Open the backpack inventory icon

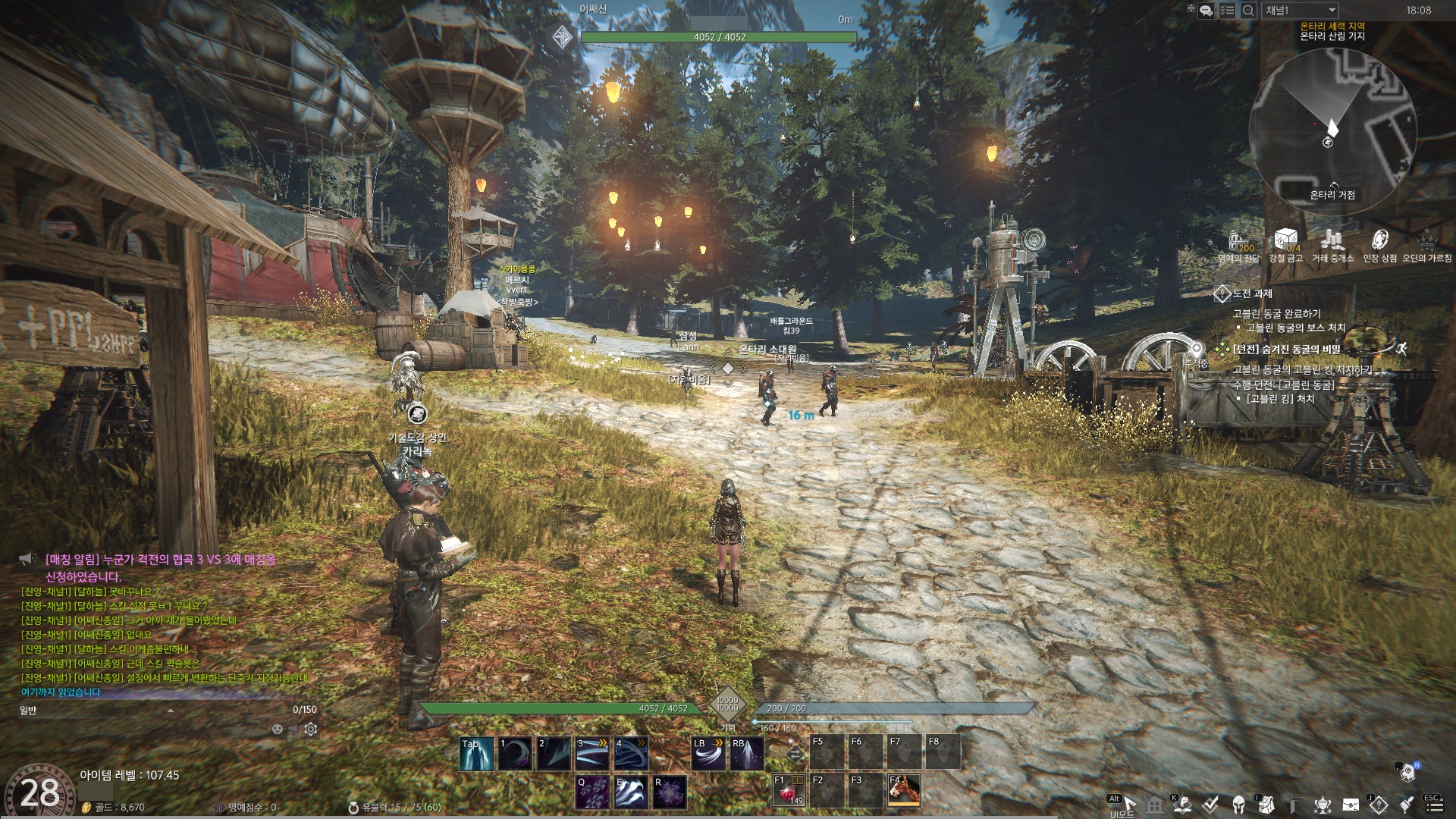click(x=1266, y=805)
